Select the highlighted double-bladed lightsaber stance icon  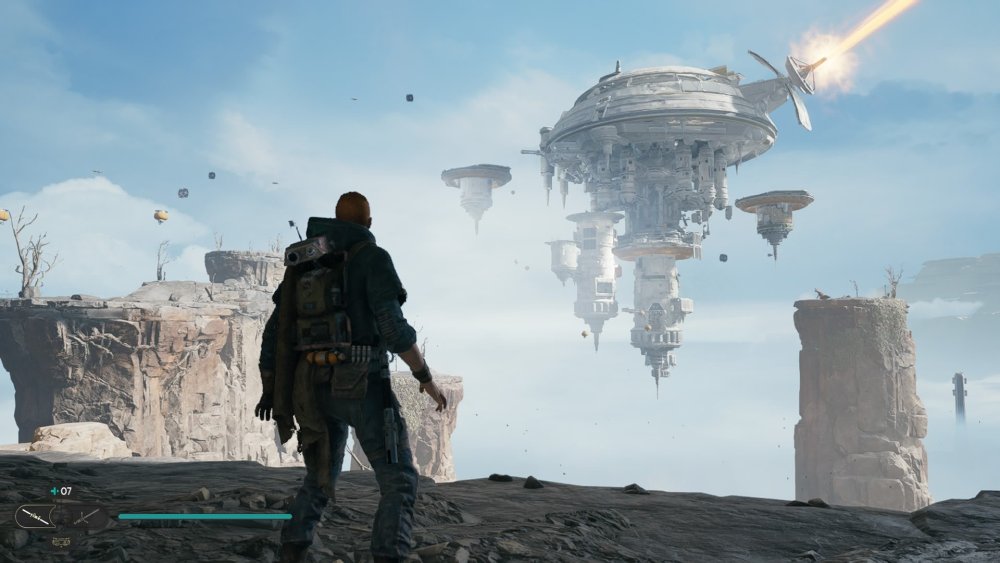(35, 516)
